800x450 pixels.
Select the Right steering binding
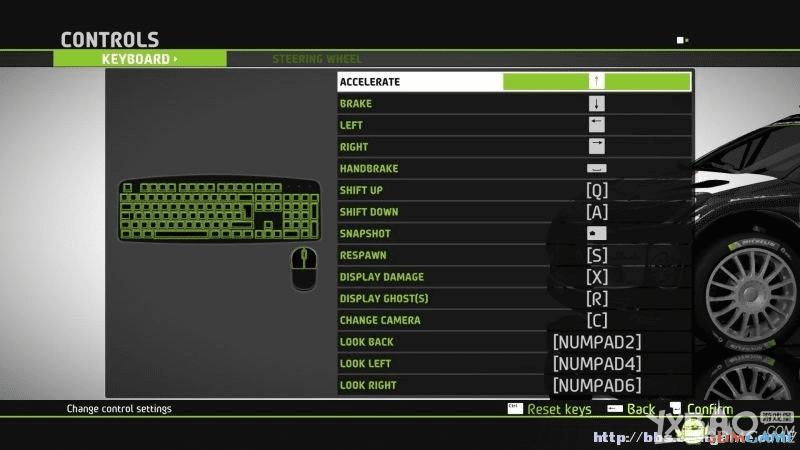(514, 147)
